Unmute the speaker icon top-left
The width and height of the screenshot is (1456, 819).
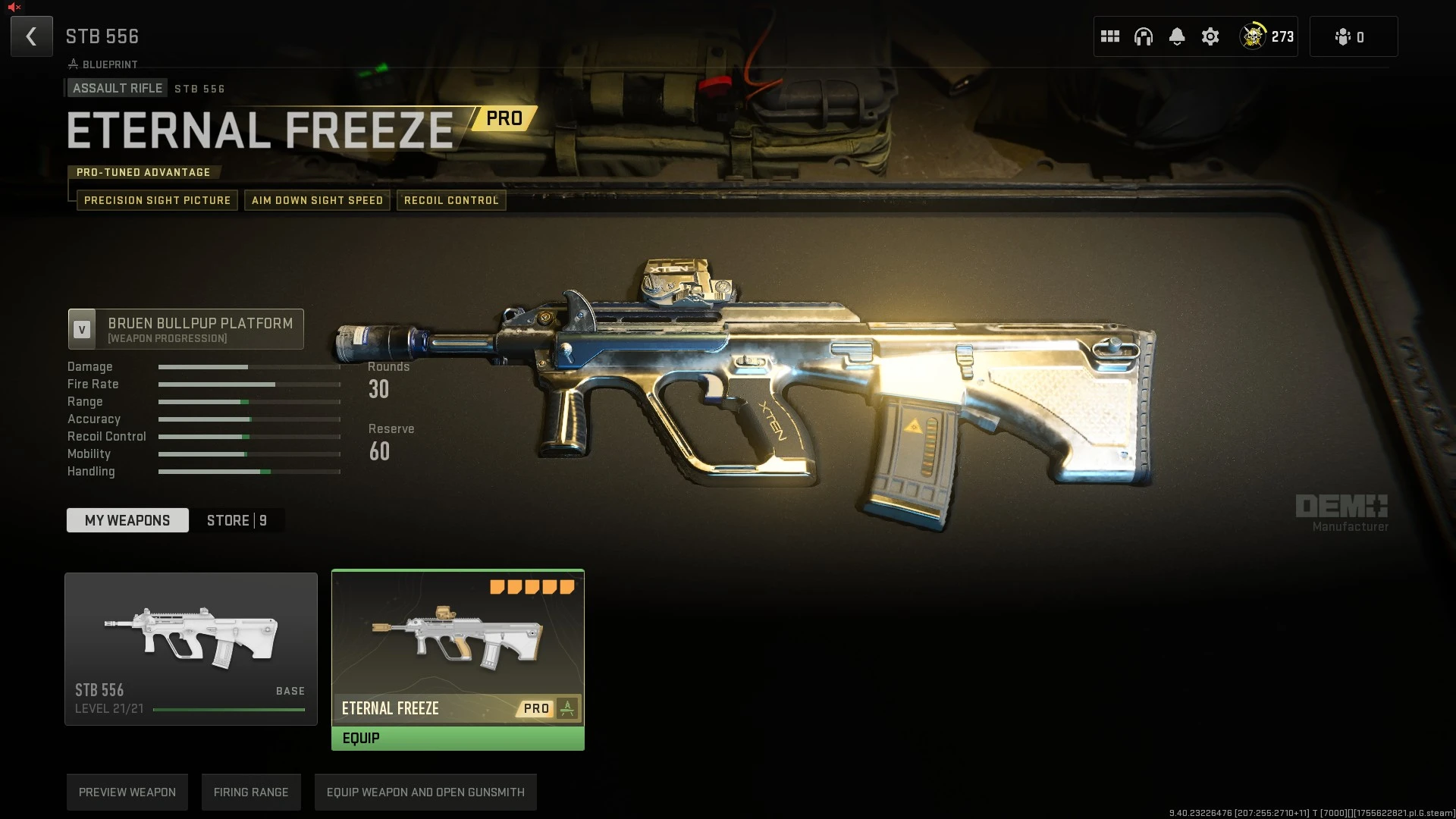coord(15,6)
